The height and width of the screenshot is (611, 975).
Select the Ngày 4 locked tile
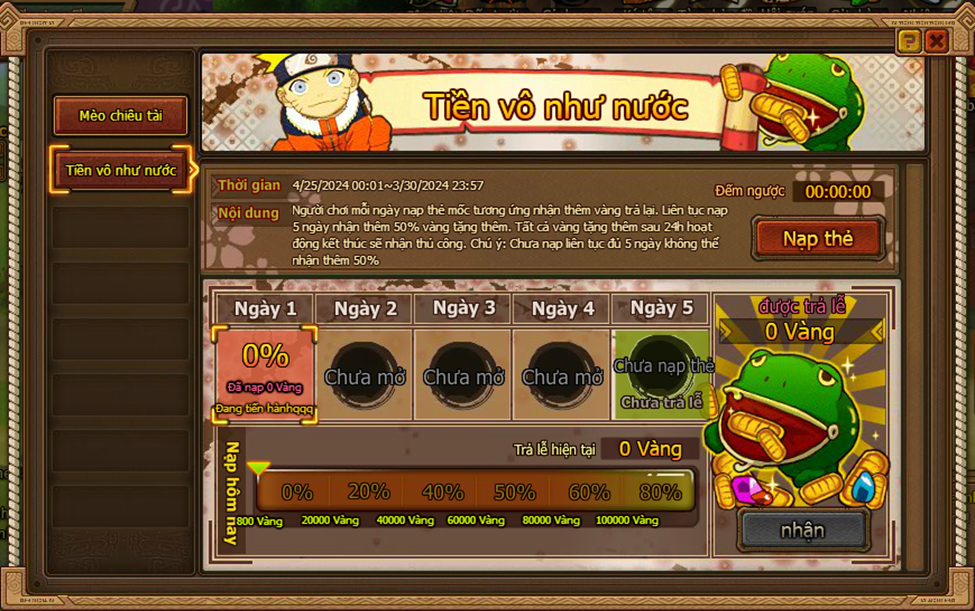click(562, 376)
